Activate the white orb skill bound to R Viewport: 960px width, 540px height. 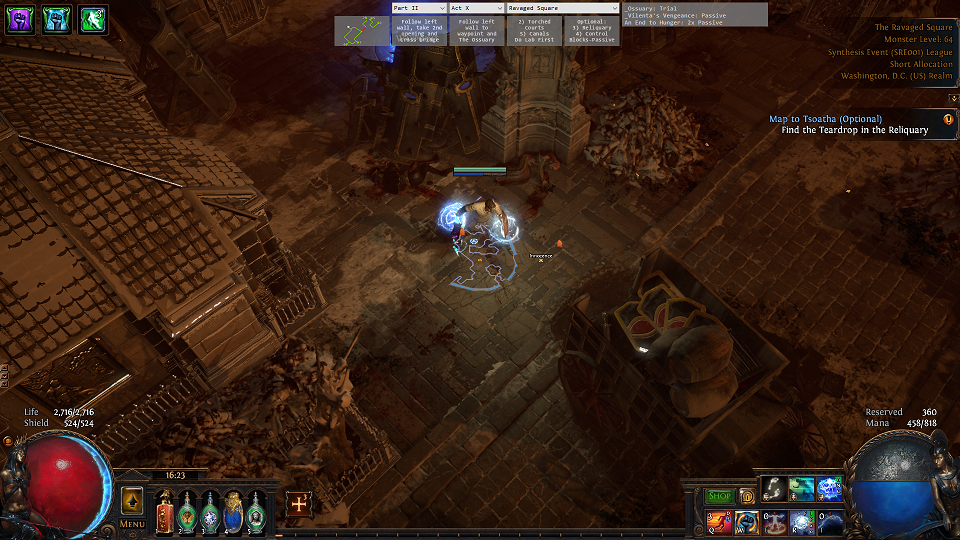tap(803, 522)
